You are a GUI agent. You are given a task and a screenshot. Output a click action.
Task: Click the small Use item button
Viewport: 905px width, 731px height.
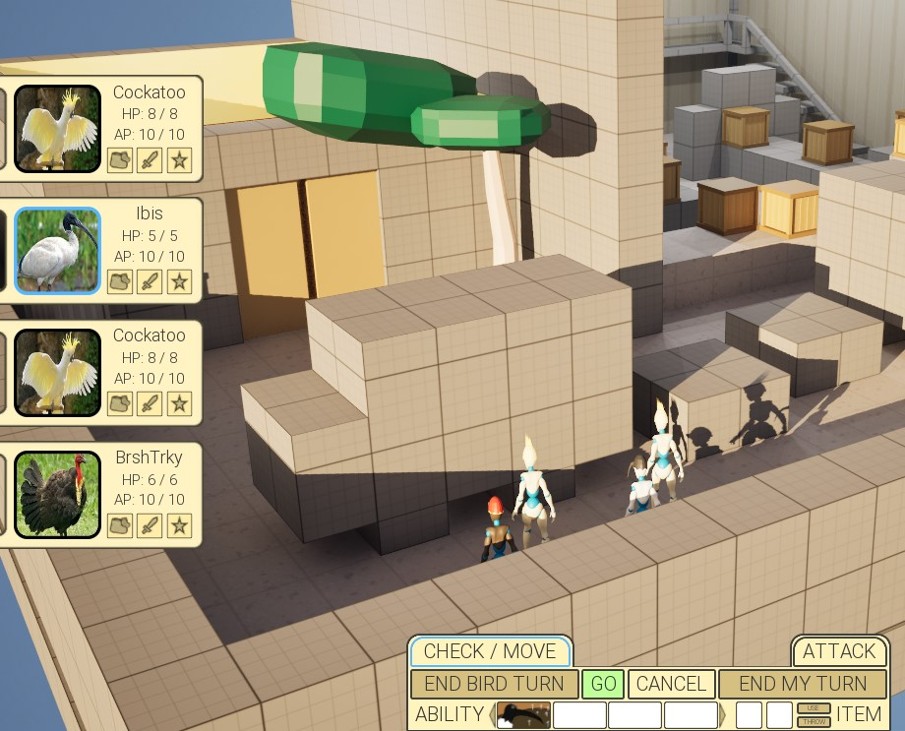point(813,708)
